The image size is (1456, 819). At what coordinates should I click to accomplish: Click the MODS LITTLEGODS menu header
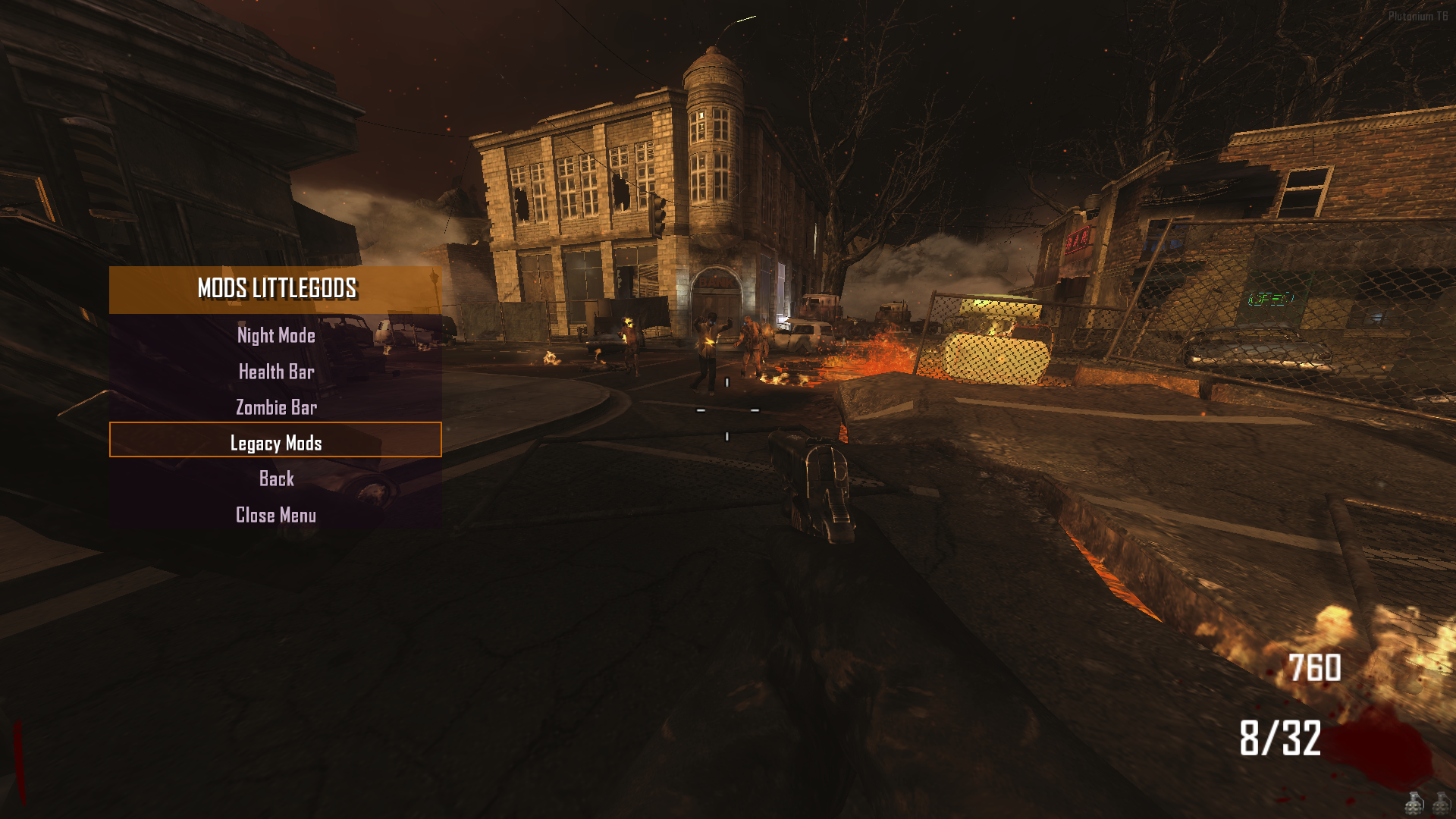point(276,289)
